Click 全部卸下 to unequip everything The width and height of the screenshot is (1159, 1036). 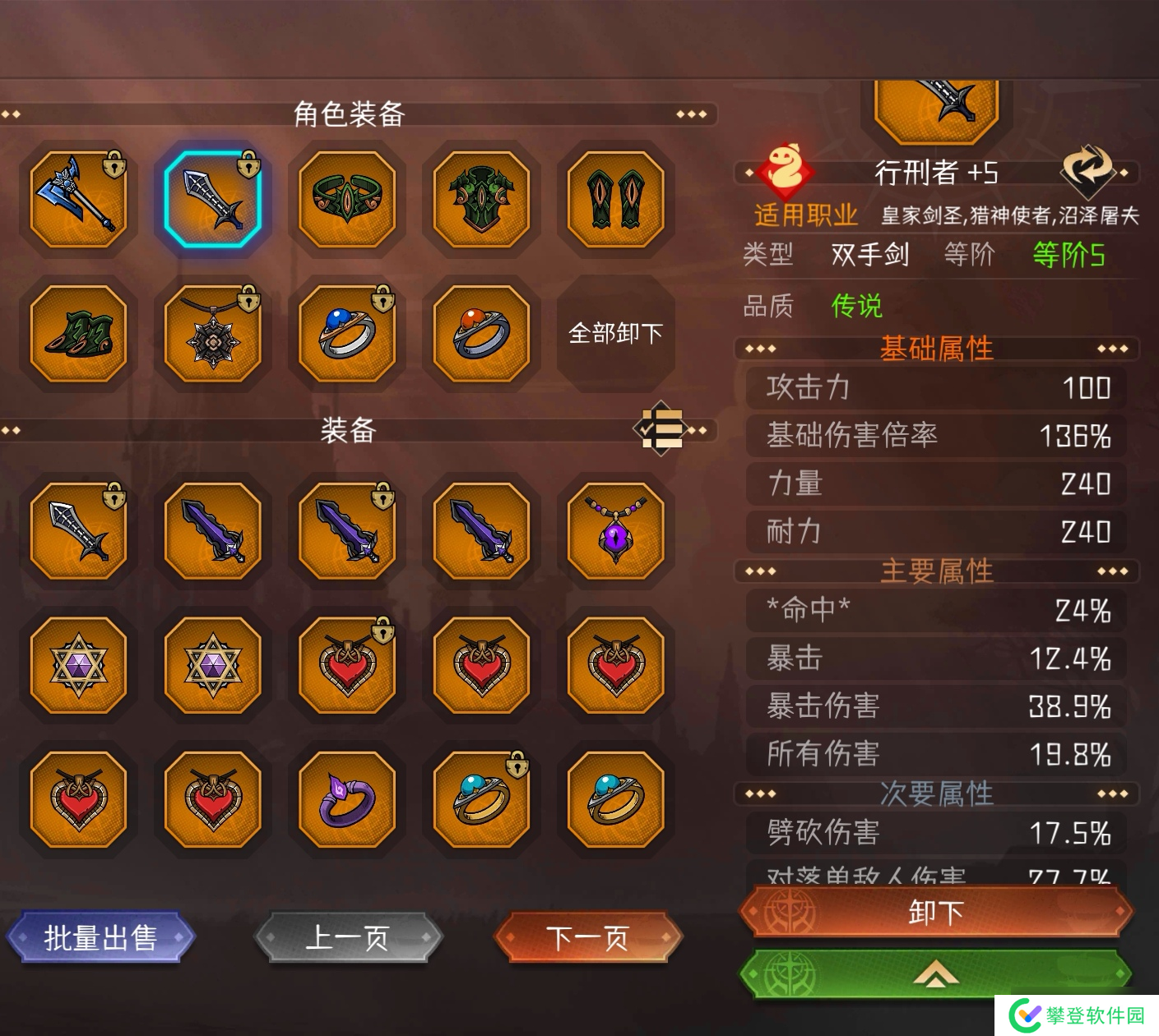coord(615,333)
